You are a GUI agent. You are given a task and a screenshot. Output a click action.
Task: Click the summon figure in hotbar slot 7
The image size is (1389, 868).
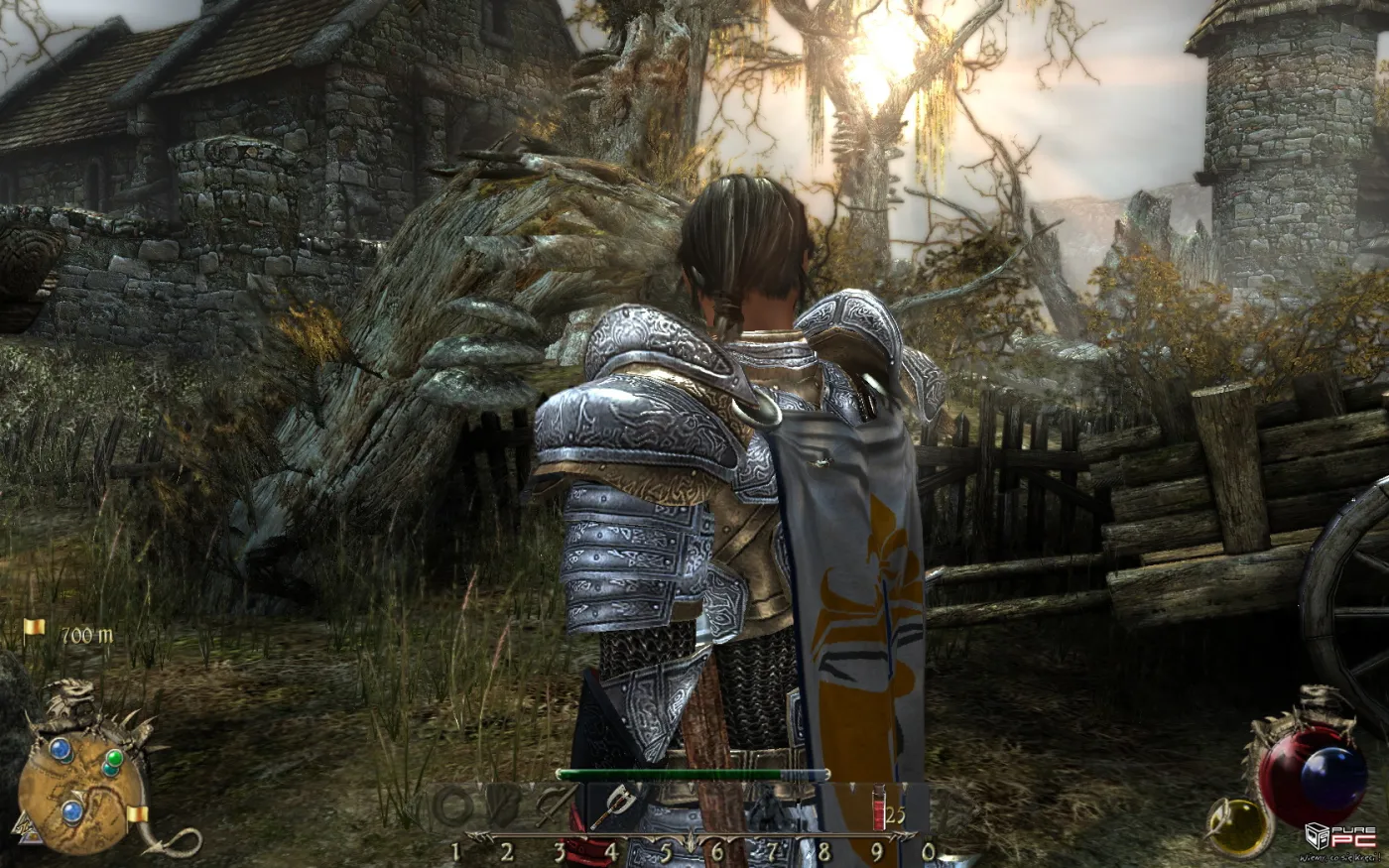(770, 807)
